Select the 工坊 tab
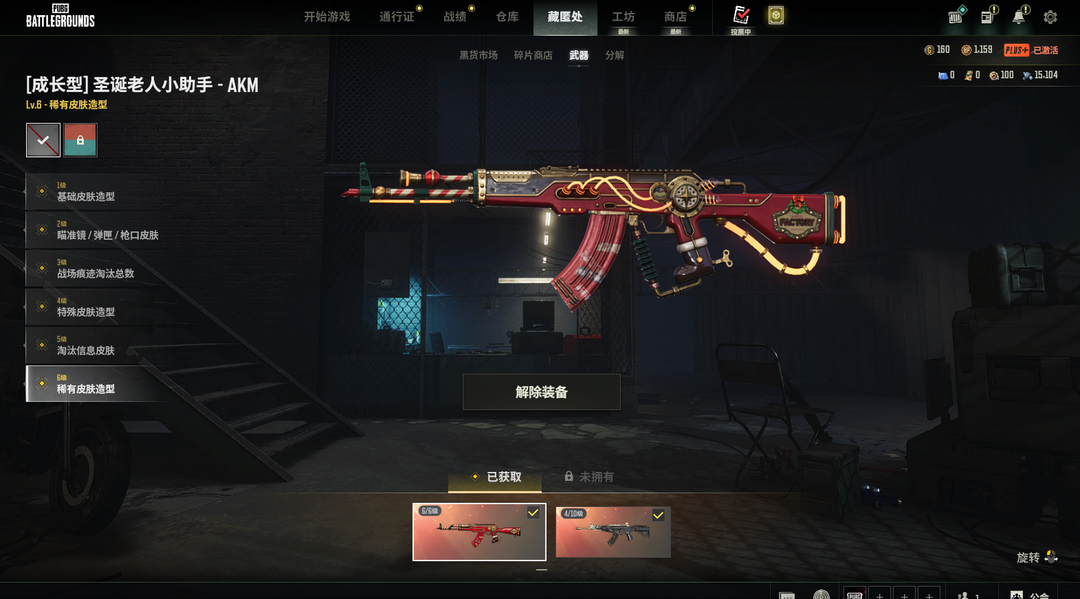This screenshot has width=1080, height=599. [623, 17]
